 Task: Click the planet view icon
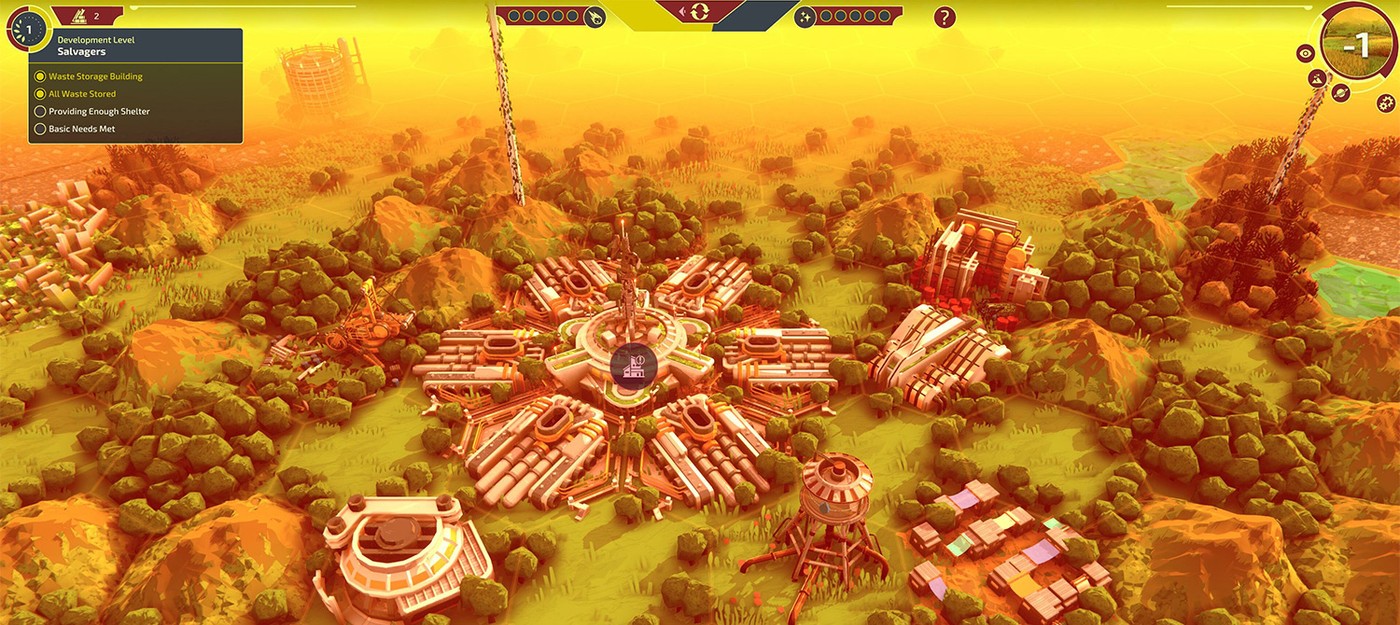point(1341,93)
